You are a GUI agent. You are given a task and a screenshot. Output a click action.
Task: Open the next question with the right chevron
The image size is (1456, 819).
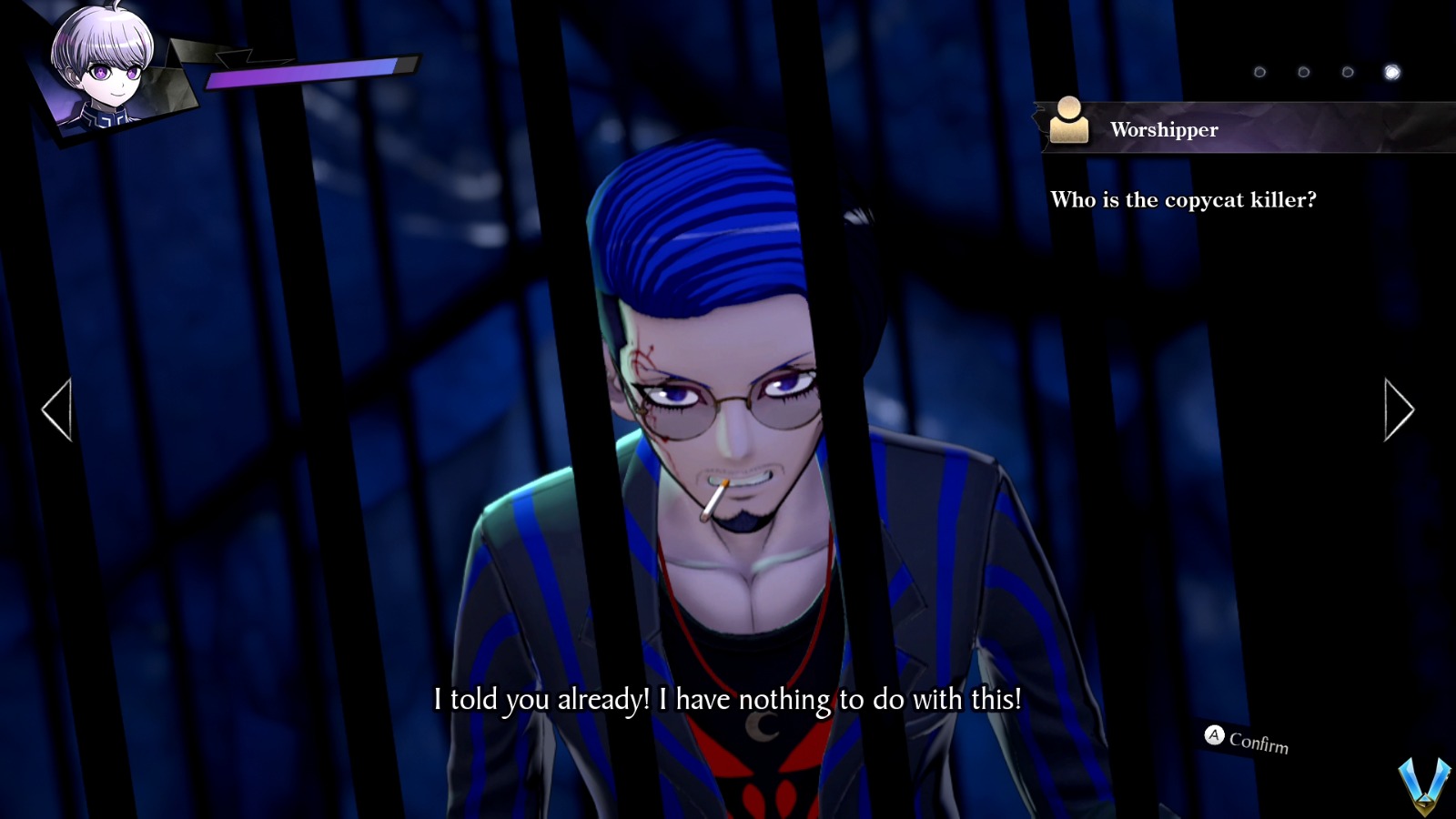click(x=1398, y=409)
